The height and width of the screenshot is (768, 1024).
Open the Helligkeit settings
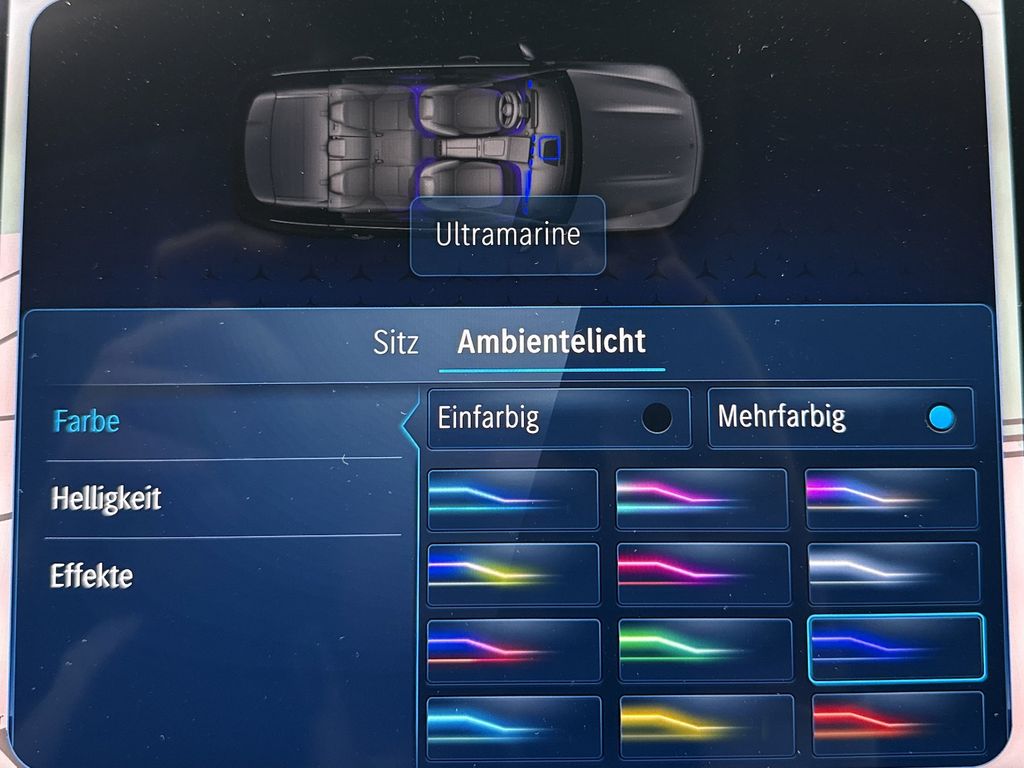(x=106, y=498)
